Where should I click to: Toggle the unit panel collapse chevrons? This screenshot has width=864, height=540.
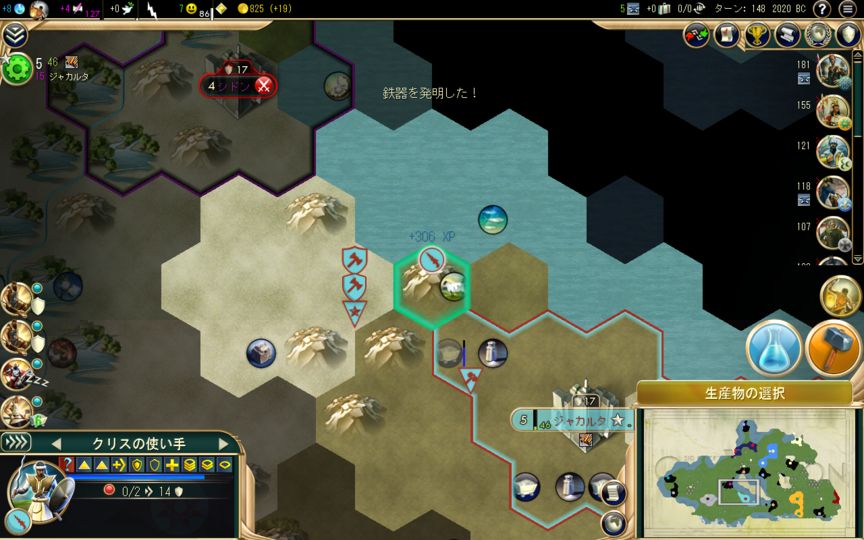pos(17,442)
